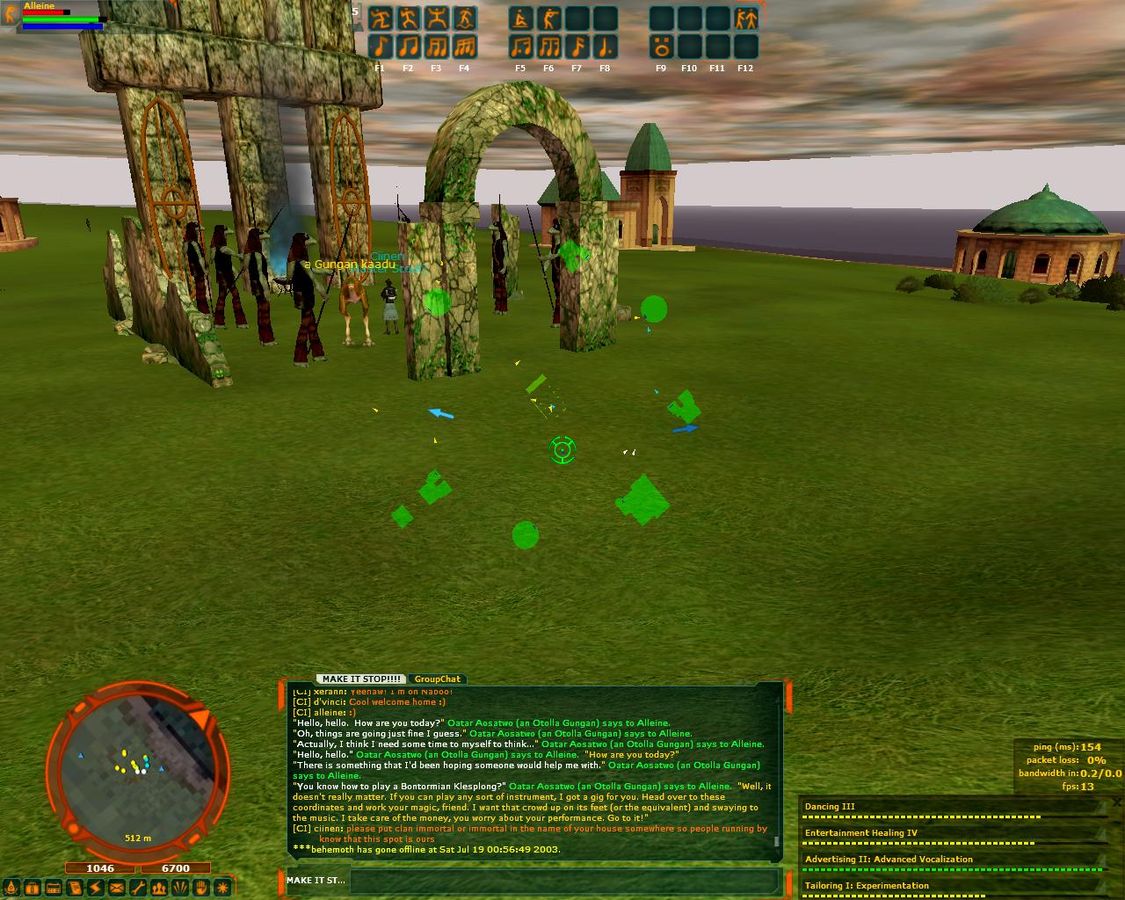
Task: Use the F2 double-note music ability
Action: (408, 46)
